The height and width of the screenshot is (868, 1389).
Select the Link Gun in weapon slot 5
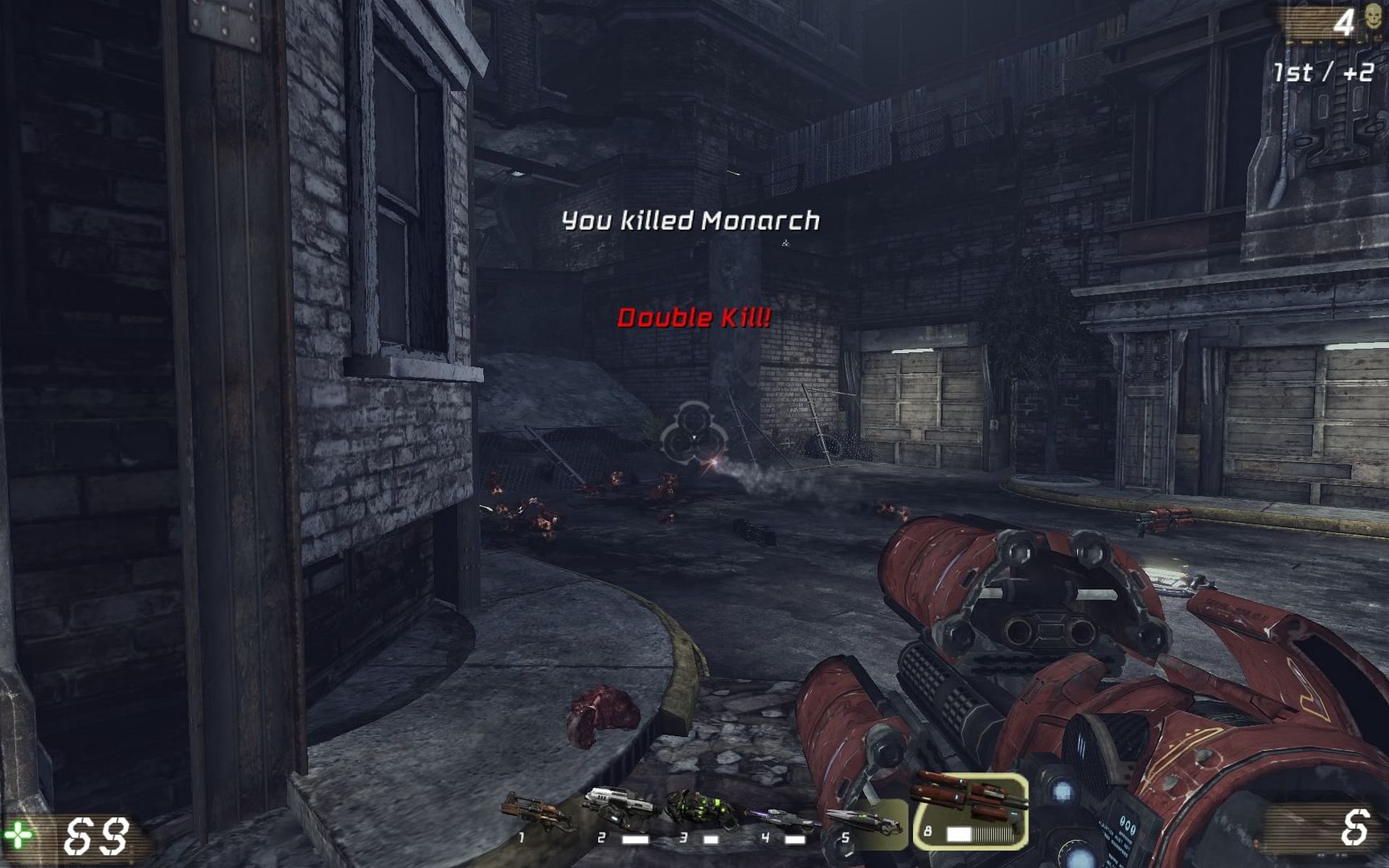pyautogui.click(x=864, y=822)
